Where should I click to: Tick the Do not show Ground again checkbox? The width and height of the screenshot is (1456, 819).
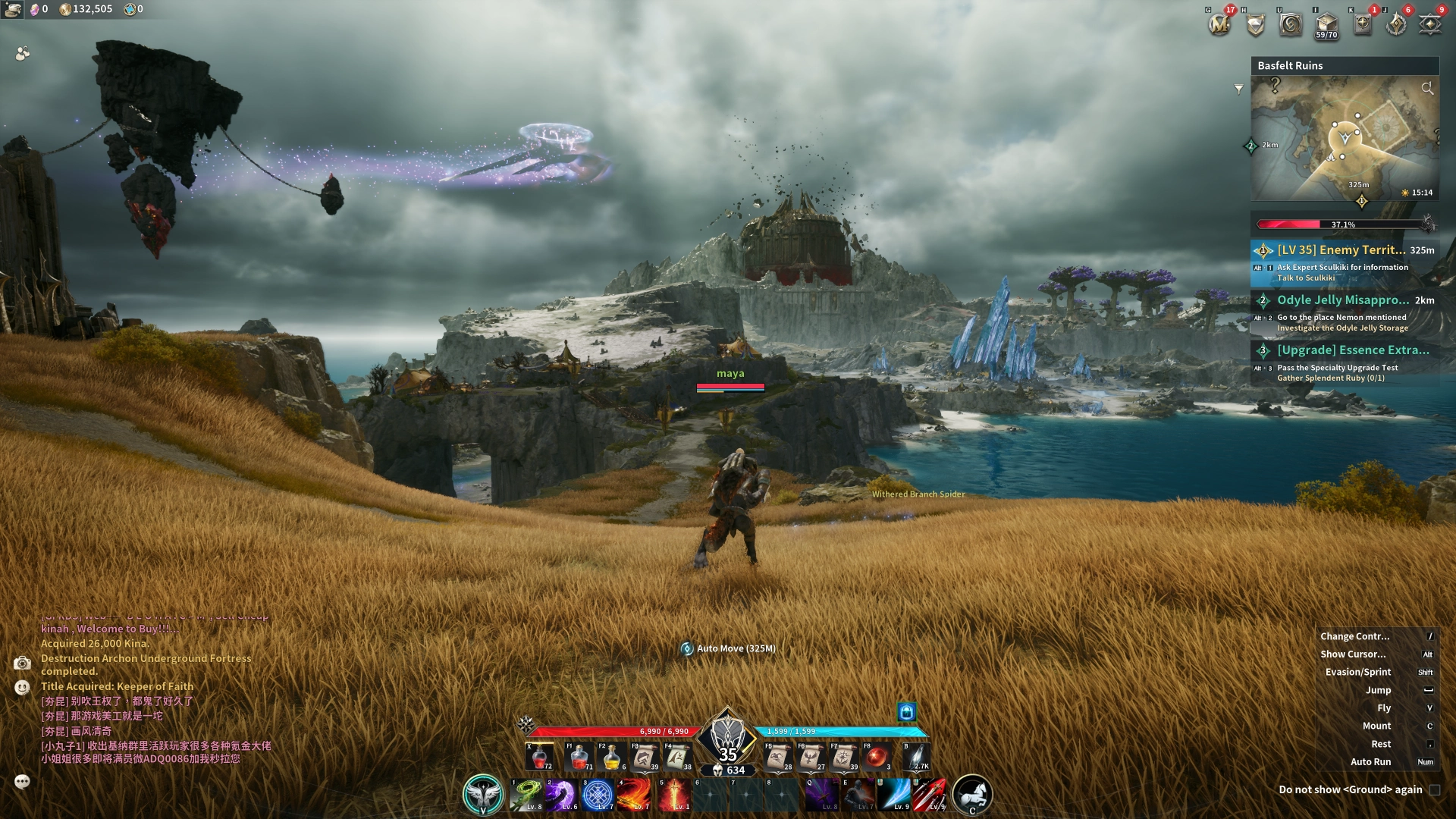[1435, 789]
